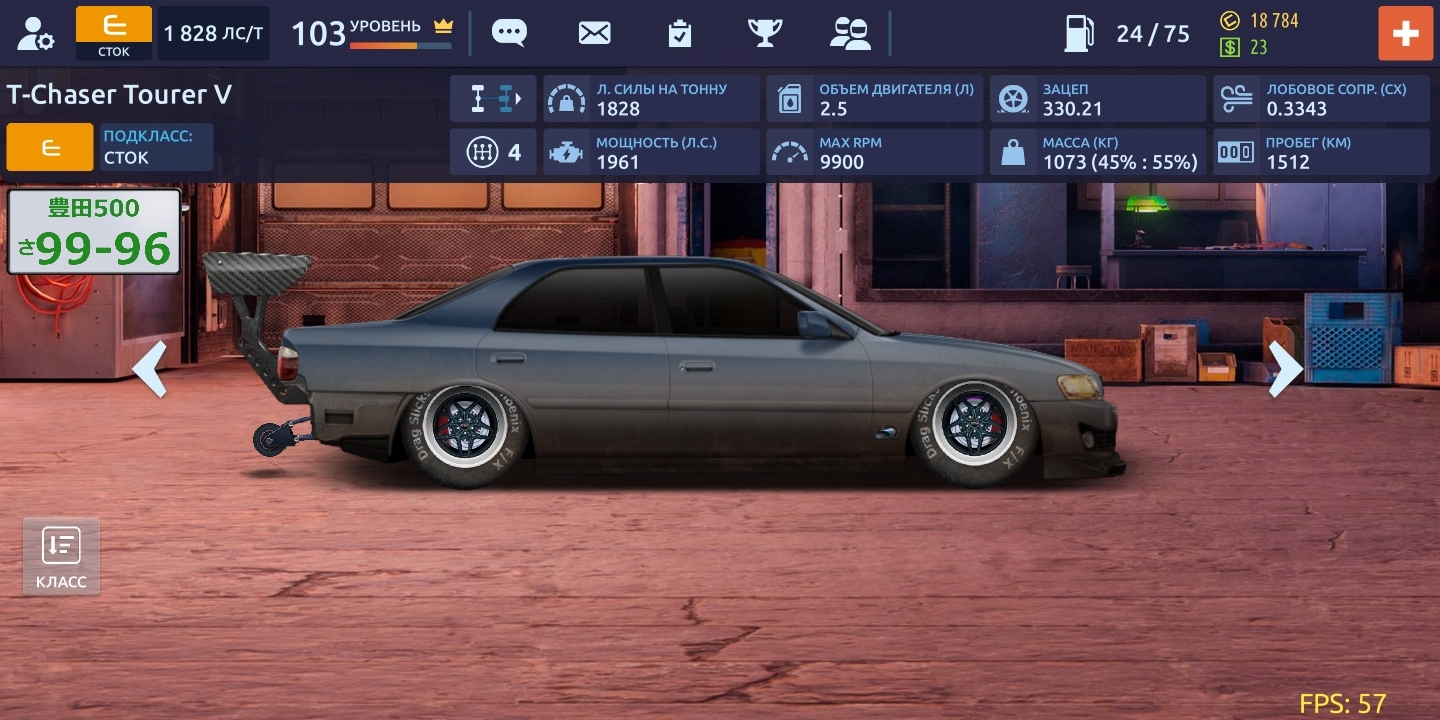
Task: Open the chat speech bubble
Action: tap(509, 33)
